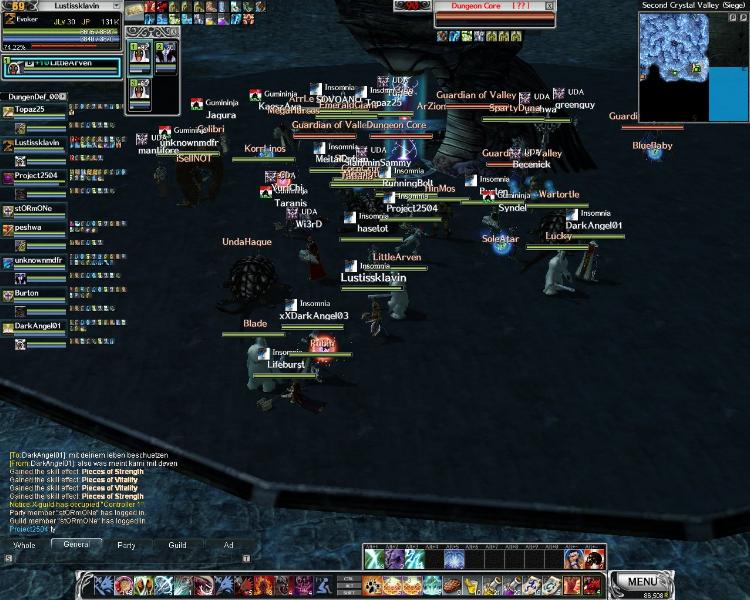This screenshot has width=750, height=600.
Task: Open the main MENU button
Action: click(x=643, y=581)
